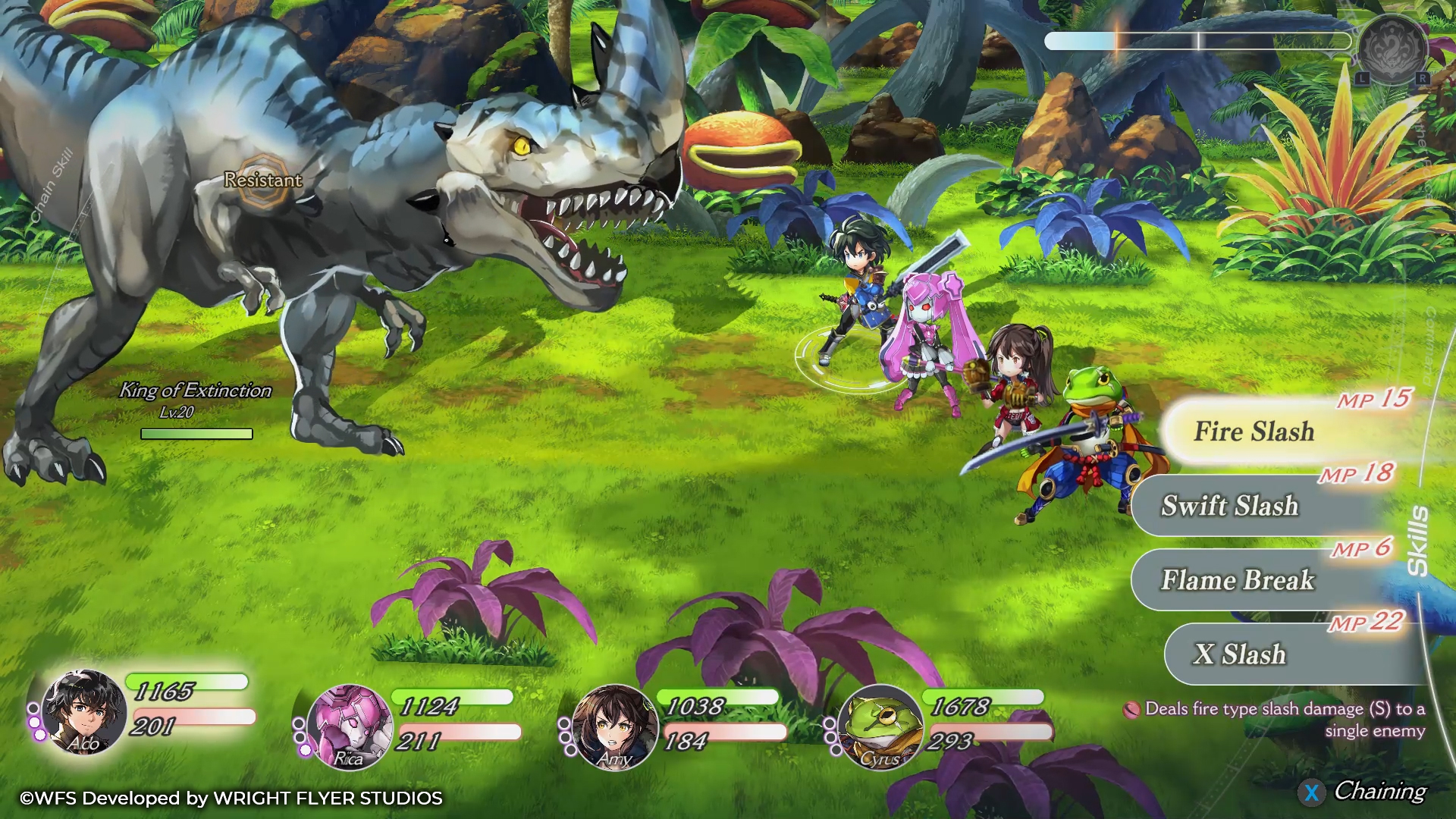Select Cyrus the frog's portrait
The width and height of the screenshot is (1456, 819).
(x=880, y=726)
